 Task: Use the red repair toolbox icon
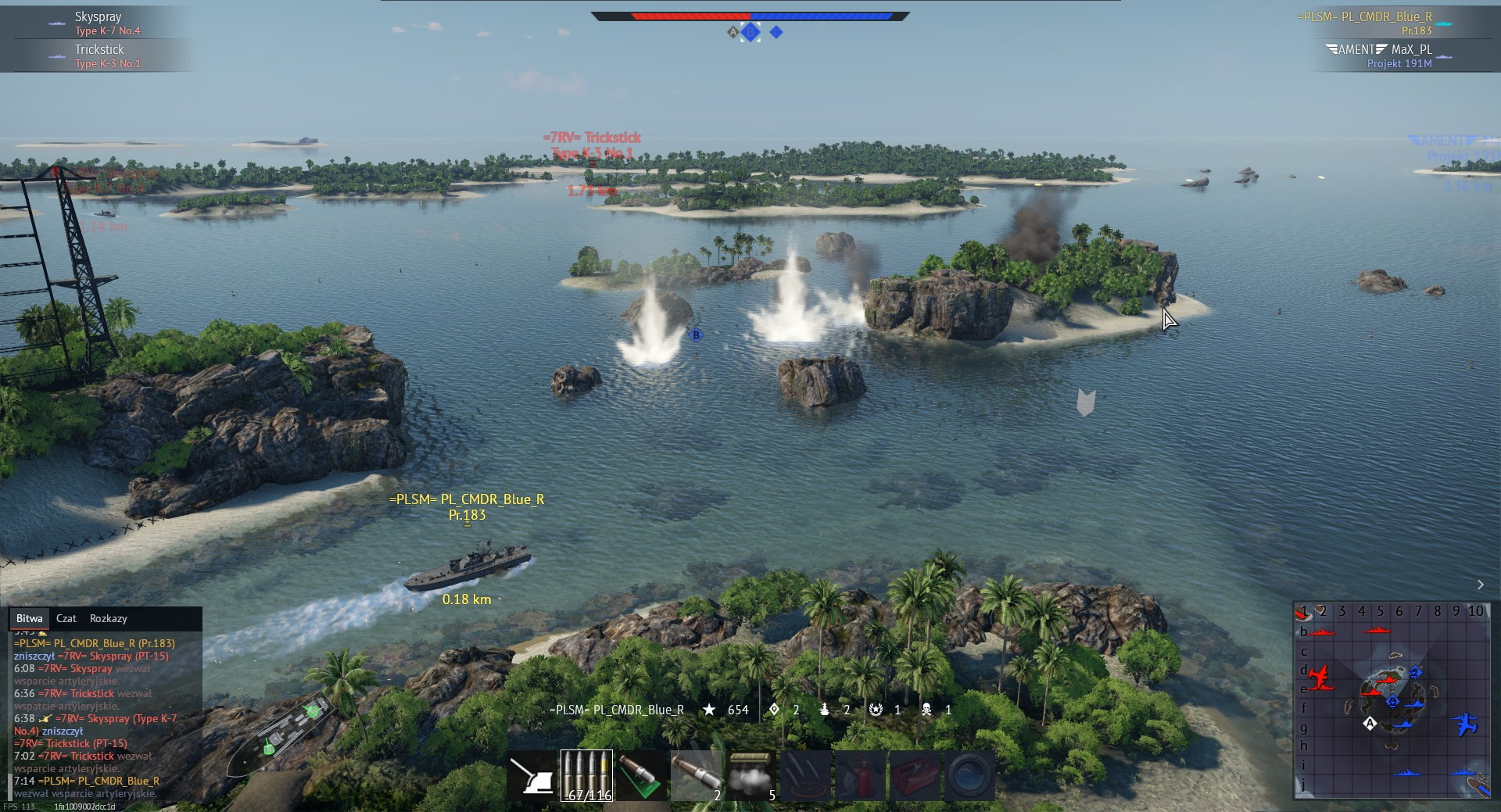(915, 776)
